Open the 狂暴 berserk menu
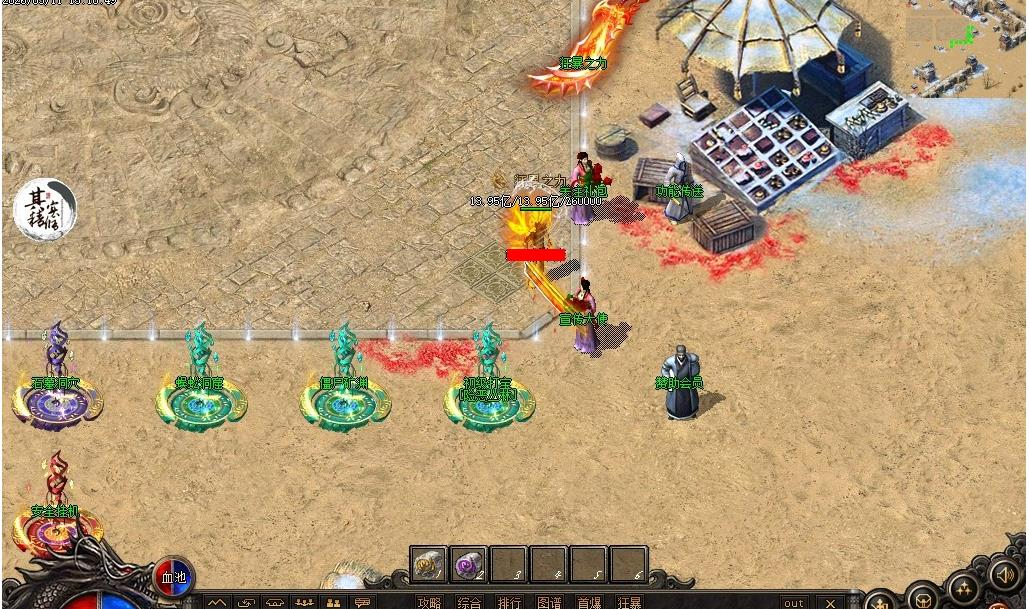 (x=629, y=602)
